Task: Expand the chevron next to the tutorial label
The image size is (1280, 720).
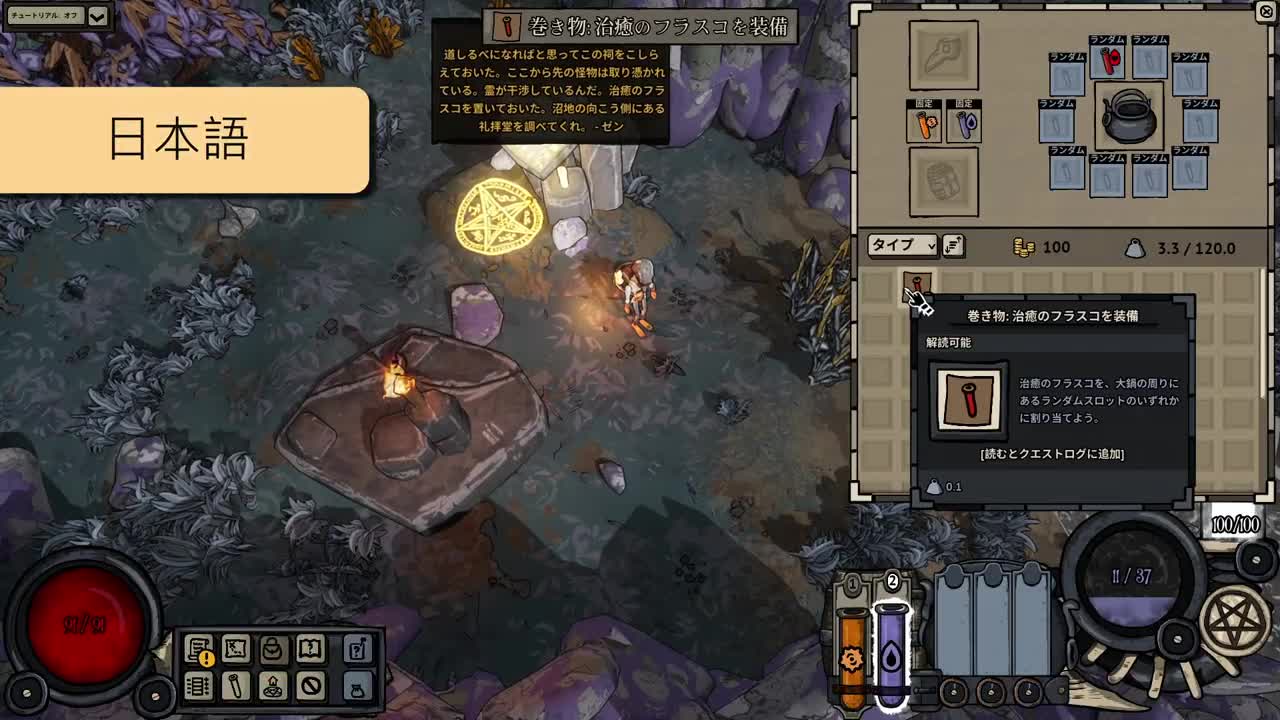Action: pos(95,16)
